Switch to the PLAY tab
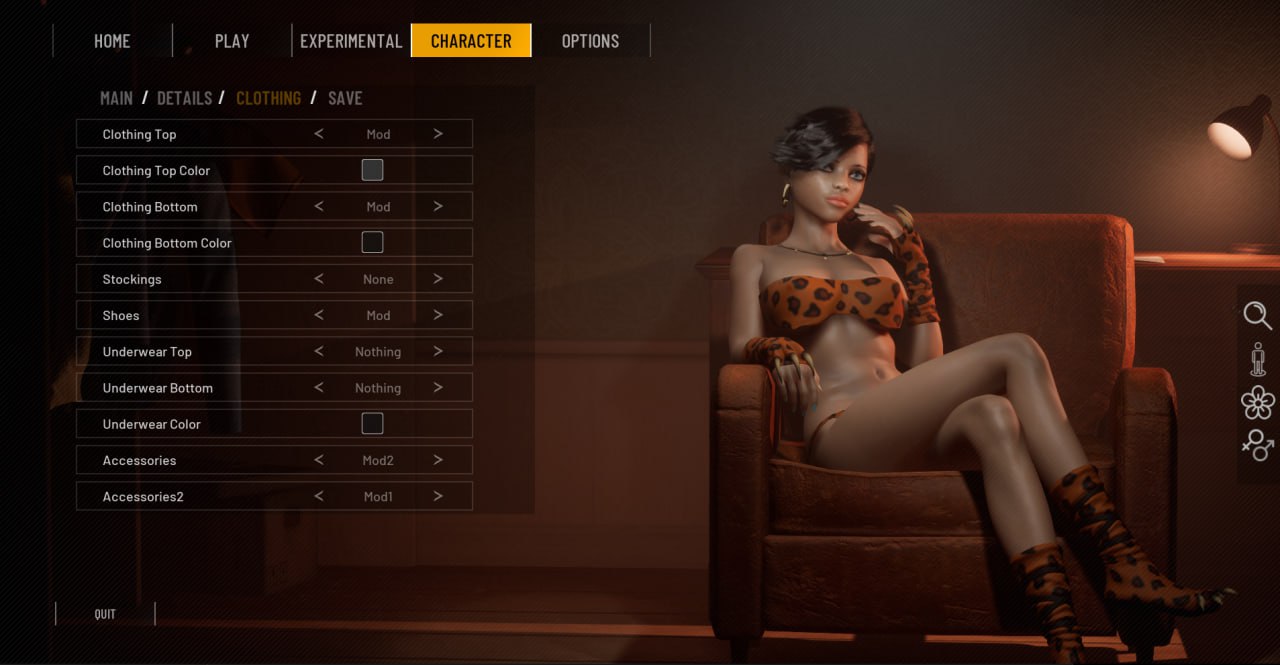1280x665 pixels. 232,41
